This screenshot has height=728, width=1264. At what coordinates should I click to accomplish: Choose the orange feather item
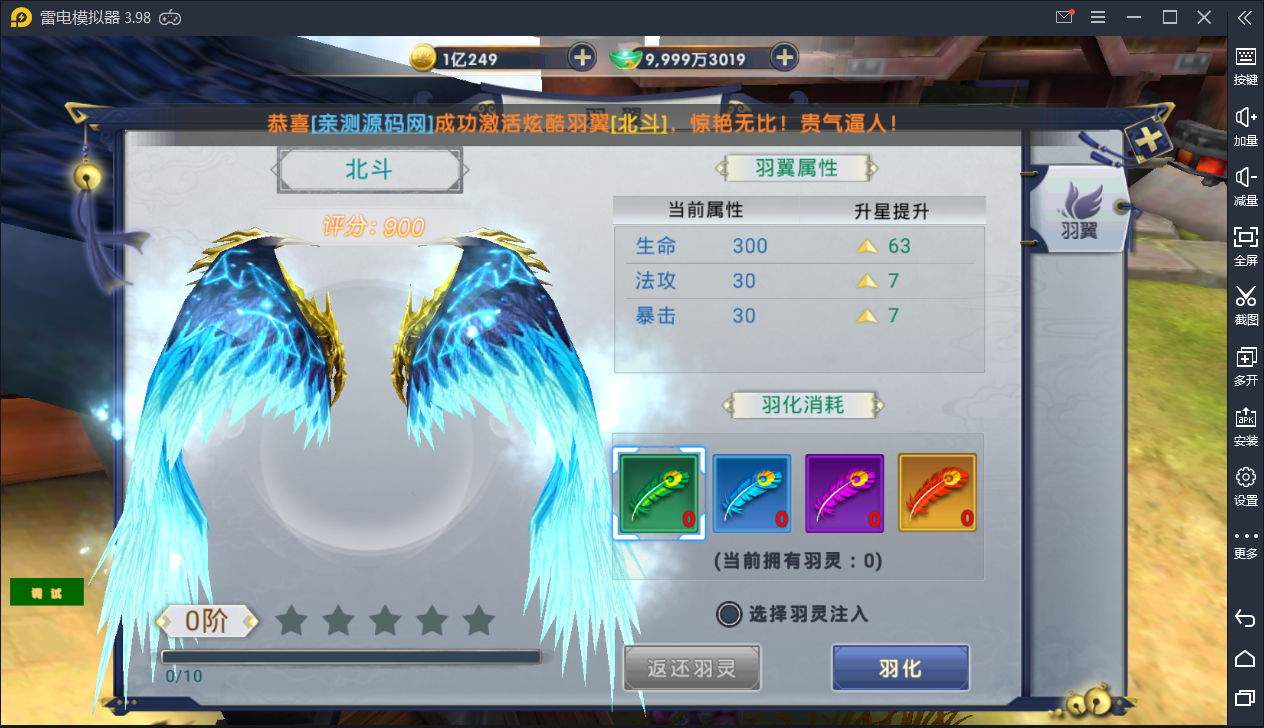(937, 492)
